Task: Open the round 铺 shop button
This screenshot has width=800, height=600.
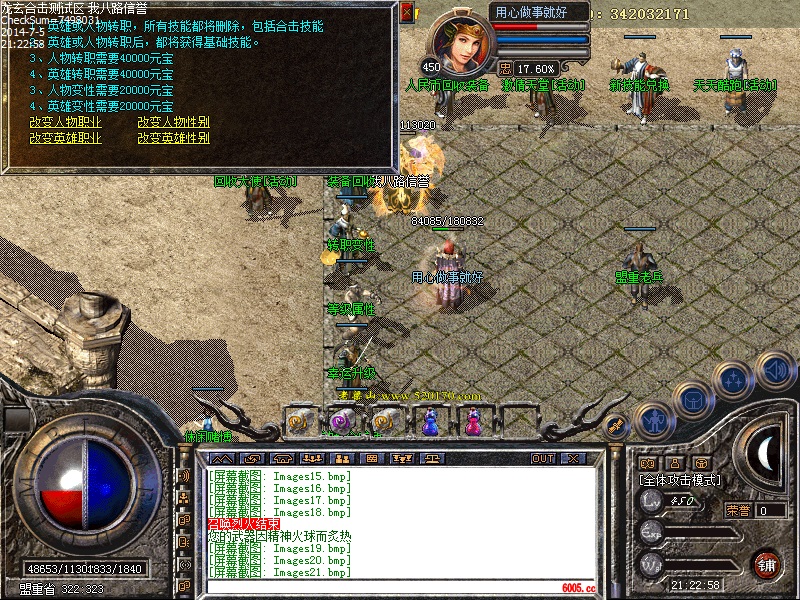Action: (x=767, y=564)
